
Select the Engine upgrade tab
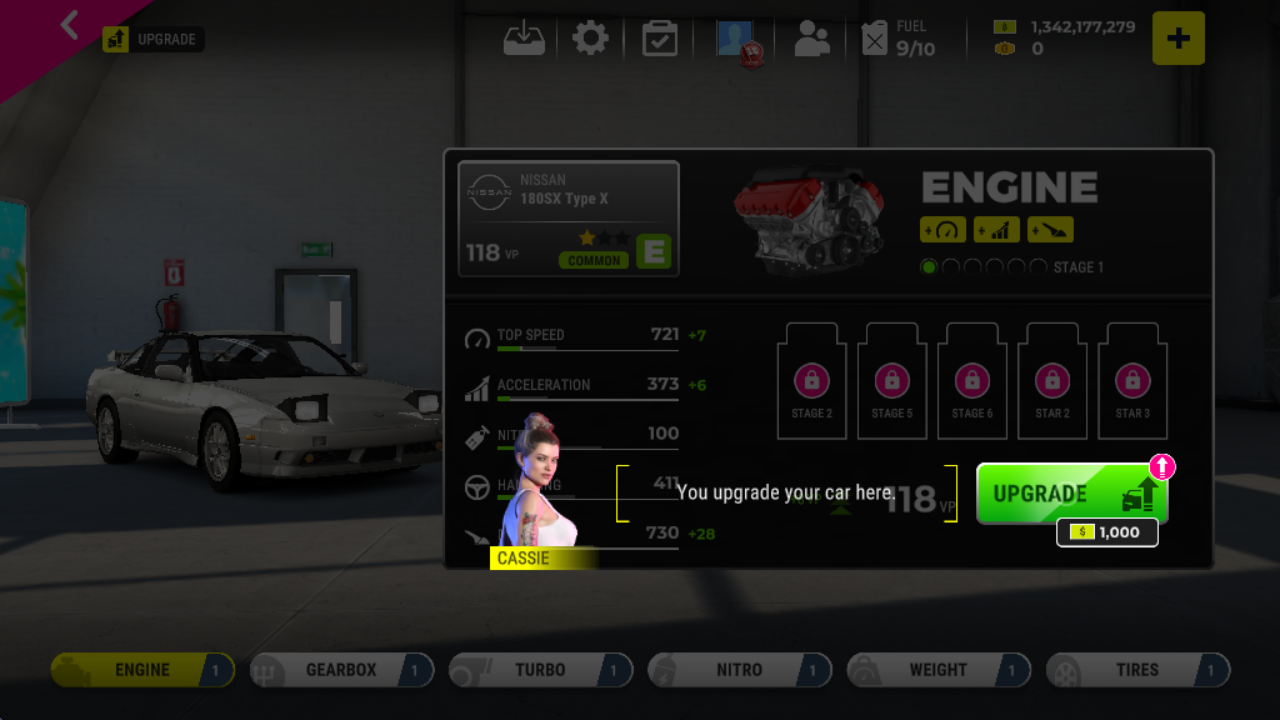pos(142,670)
